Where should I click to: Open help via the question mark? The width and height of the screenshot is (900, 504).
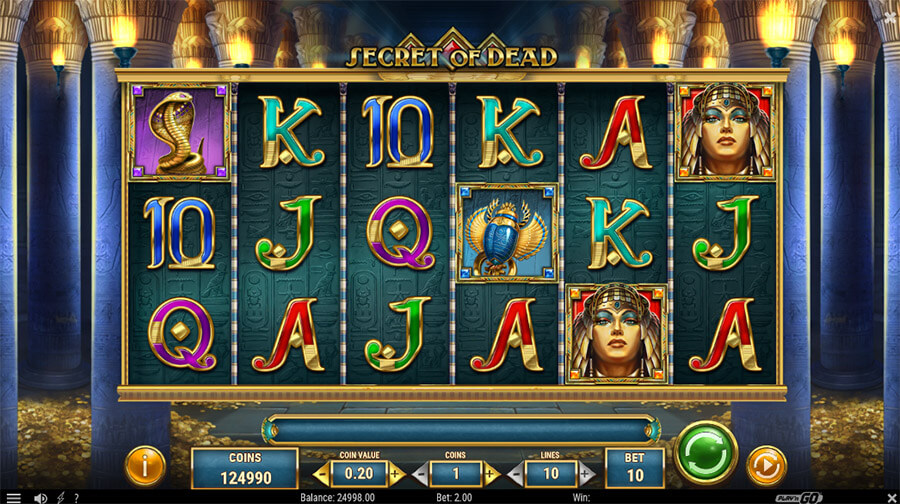[77, 497]
